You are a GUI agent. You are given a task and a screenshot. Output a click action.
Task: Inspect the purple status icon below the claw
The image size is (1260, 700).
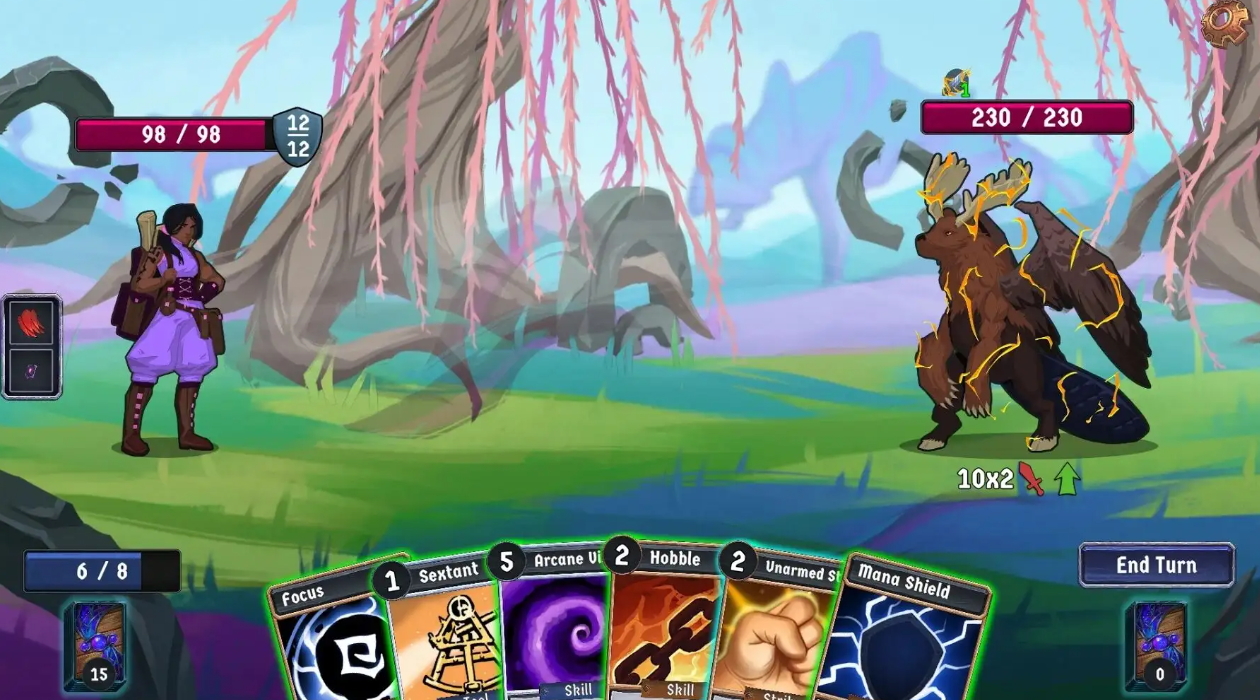(31, 370)
